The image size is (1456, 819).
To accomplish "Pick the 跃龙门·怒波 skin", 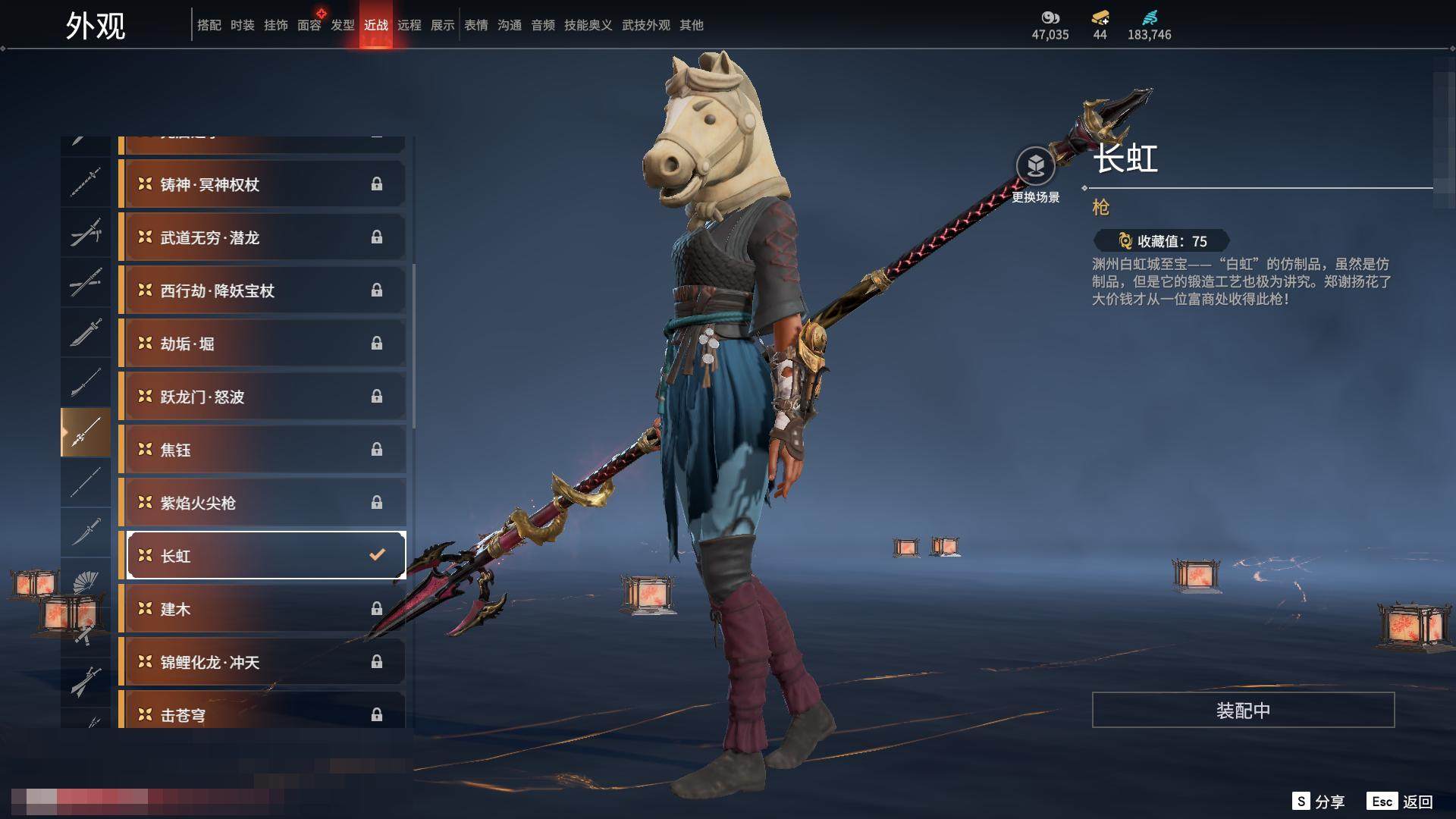I will (262, 397).
